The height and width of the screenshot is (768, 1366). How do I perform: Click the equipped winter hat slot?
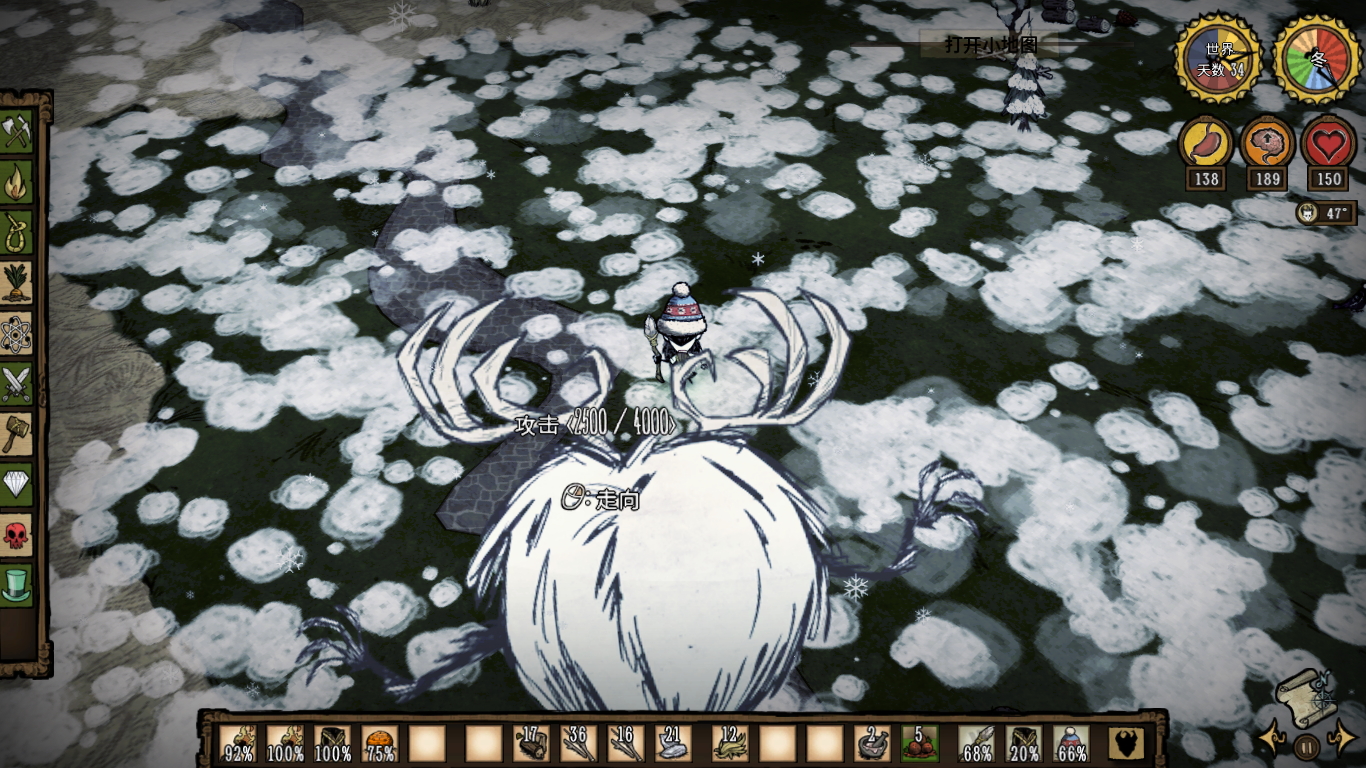1070,743
